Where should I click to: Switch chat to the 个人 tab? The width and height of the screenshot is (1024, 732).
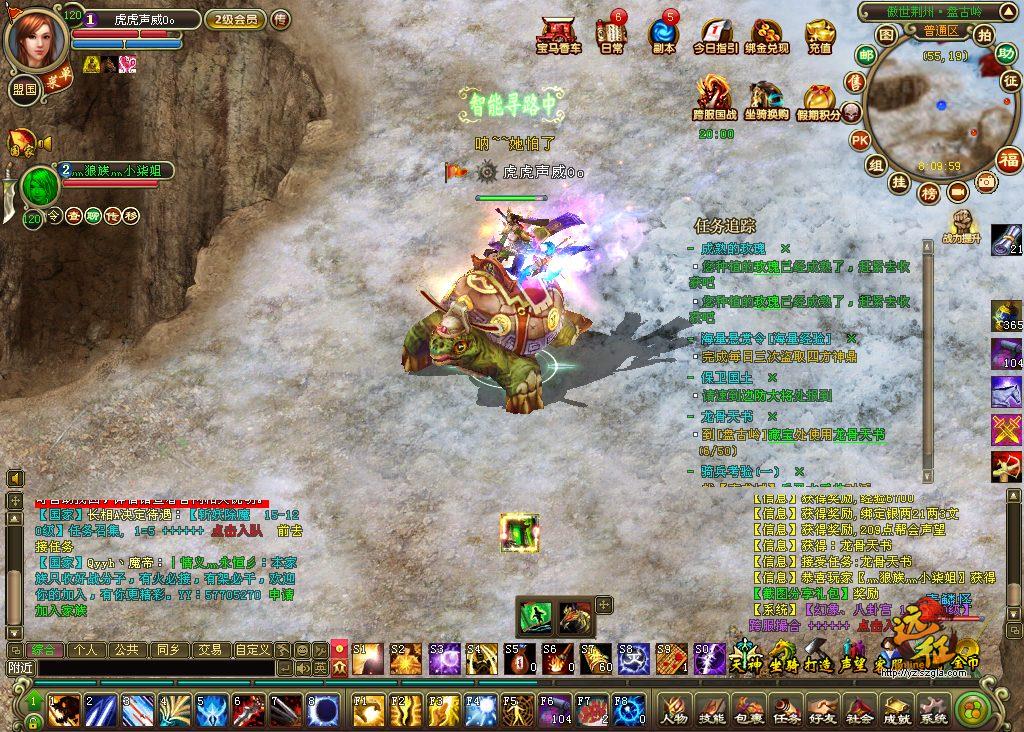(x=86, y=650)
